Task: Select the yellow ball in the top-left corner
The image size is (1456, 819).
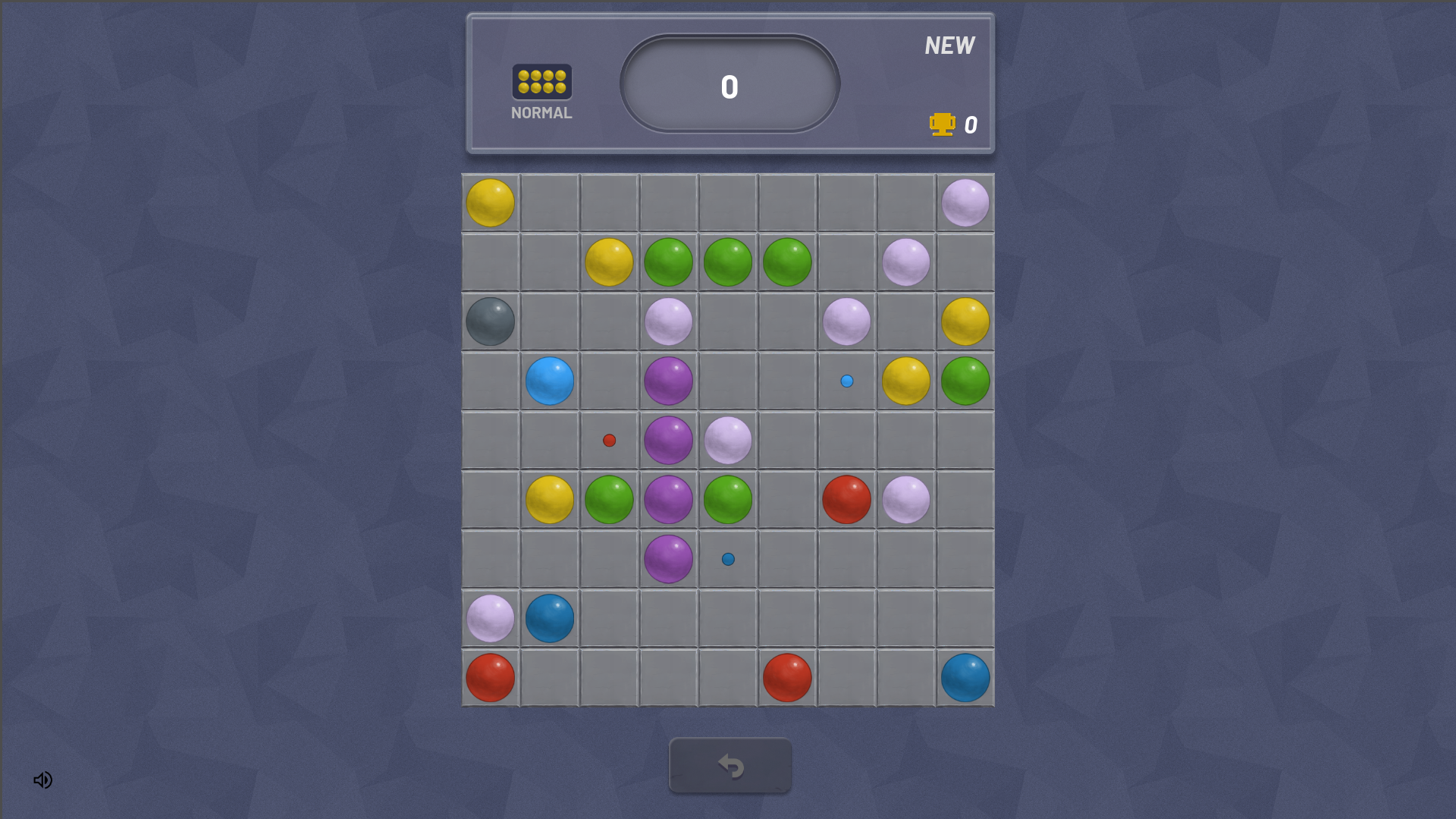Action: 491,202
